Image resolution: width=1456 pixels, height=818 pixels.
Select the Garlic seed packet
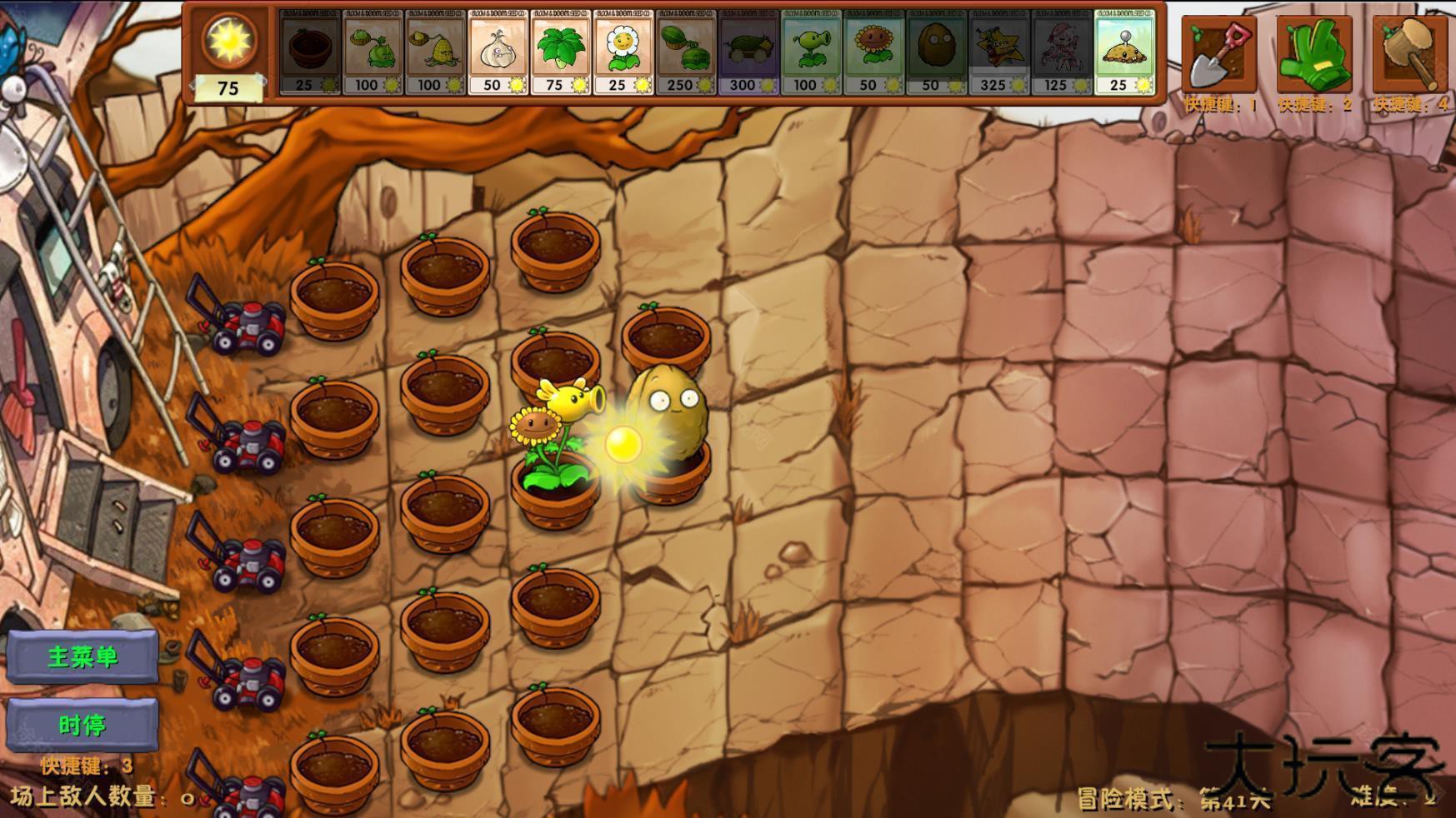[498, 50]
